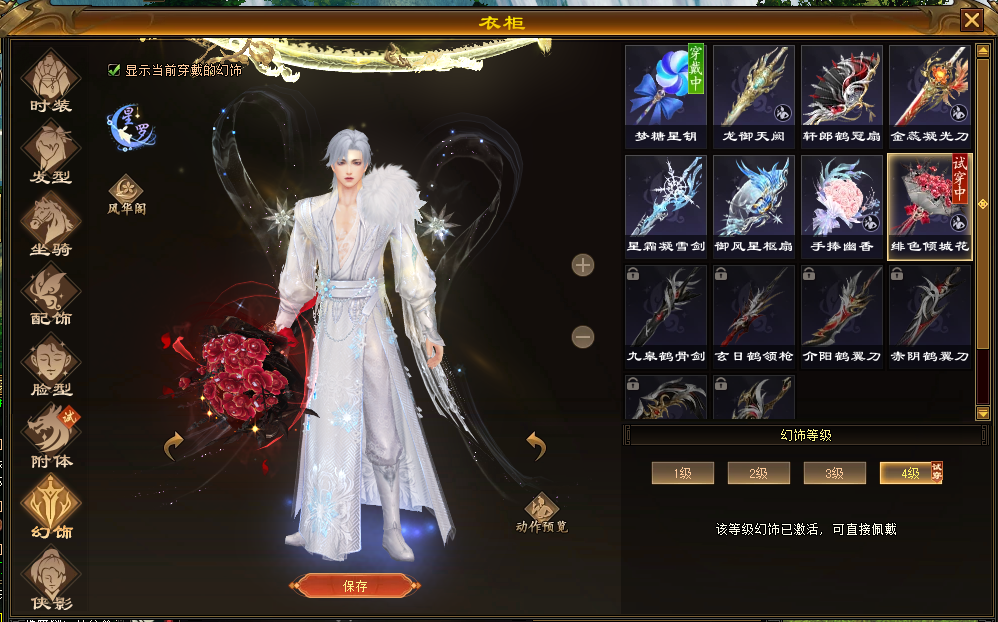998x622 pixels.
Task: Zoom out the character preview with minus
Action: pos(583,337)
